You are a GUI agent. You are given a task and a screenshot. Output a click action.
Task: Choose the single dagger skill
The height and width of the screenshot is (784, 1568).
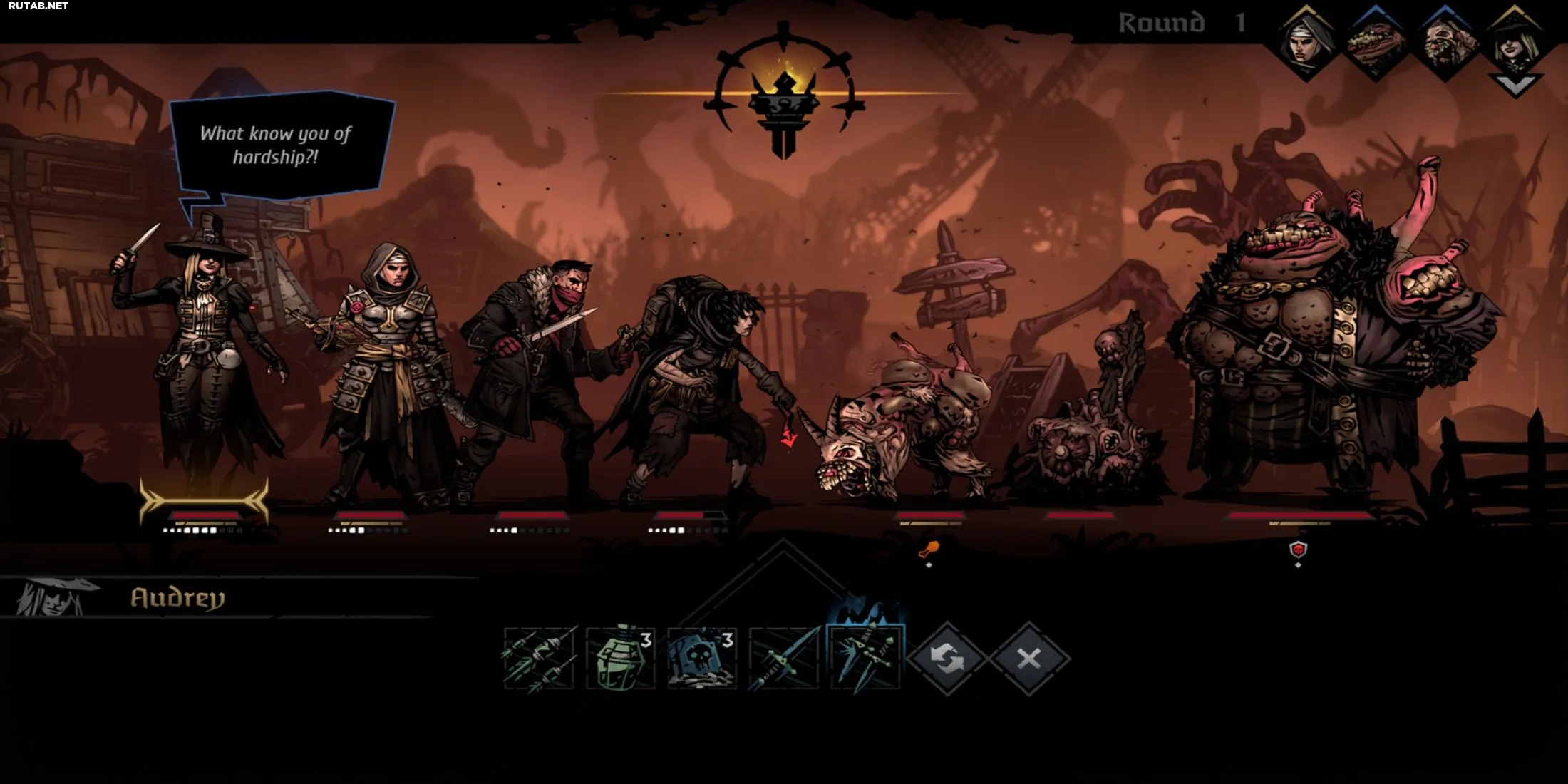784,659
